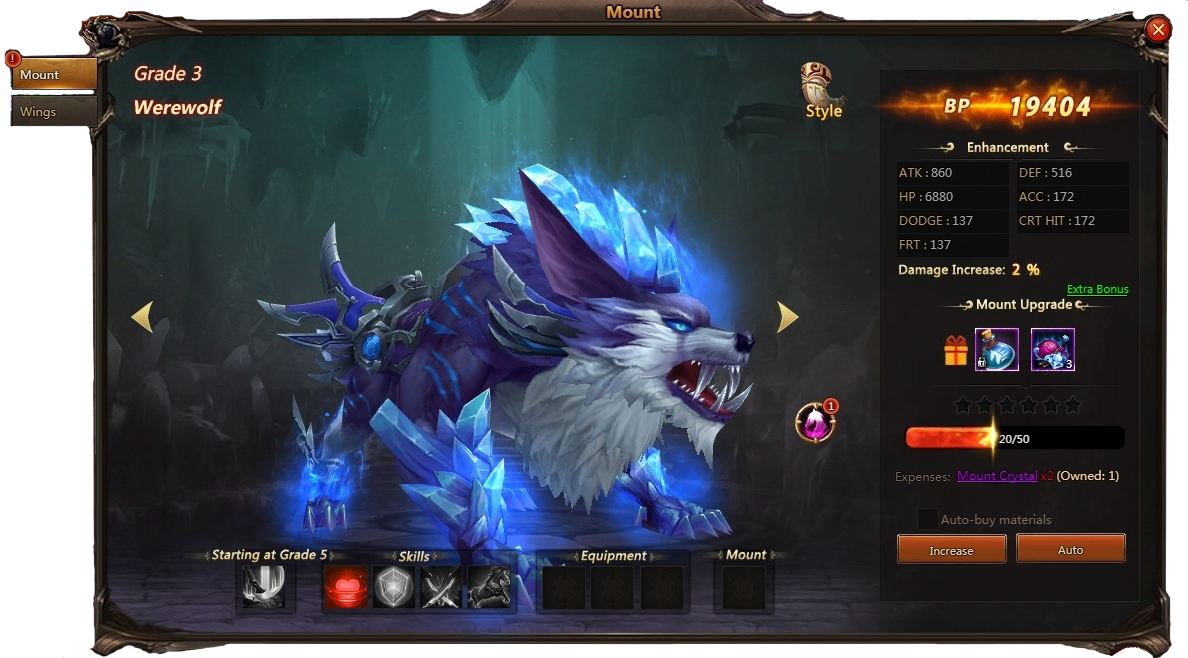Open the mount Style menu
1188x658 pixels.
(x=823, y=91)
